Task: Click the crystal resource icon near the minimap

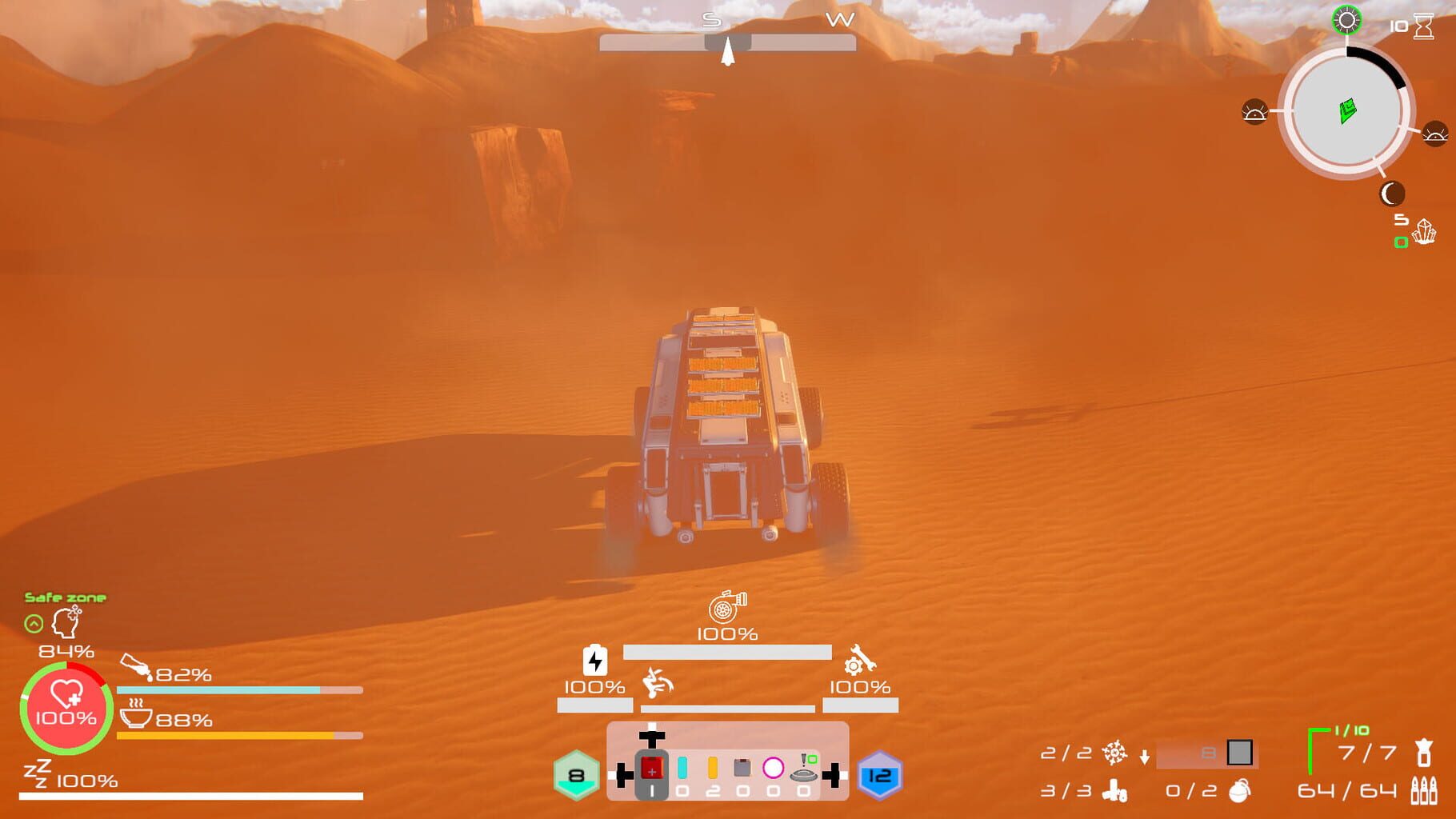Action: click(1425, 232)
